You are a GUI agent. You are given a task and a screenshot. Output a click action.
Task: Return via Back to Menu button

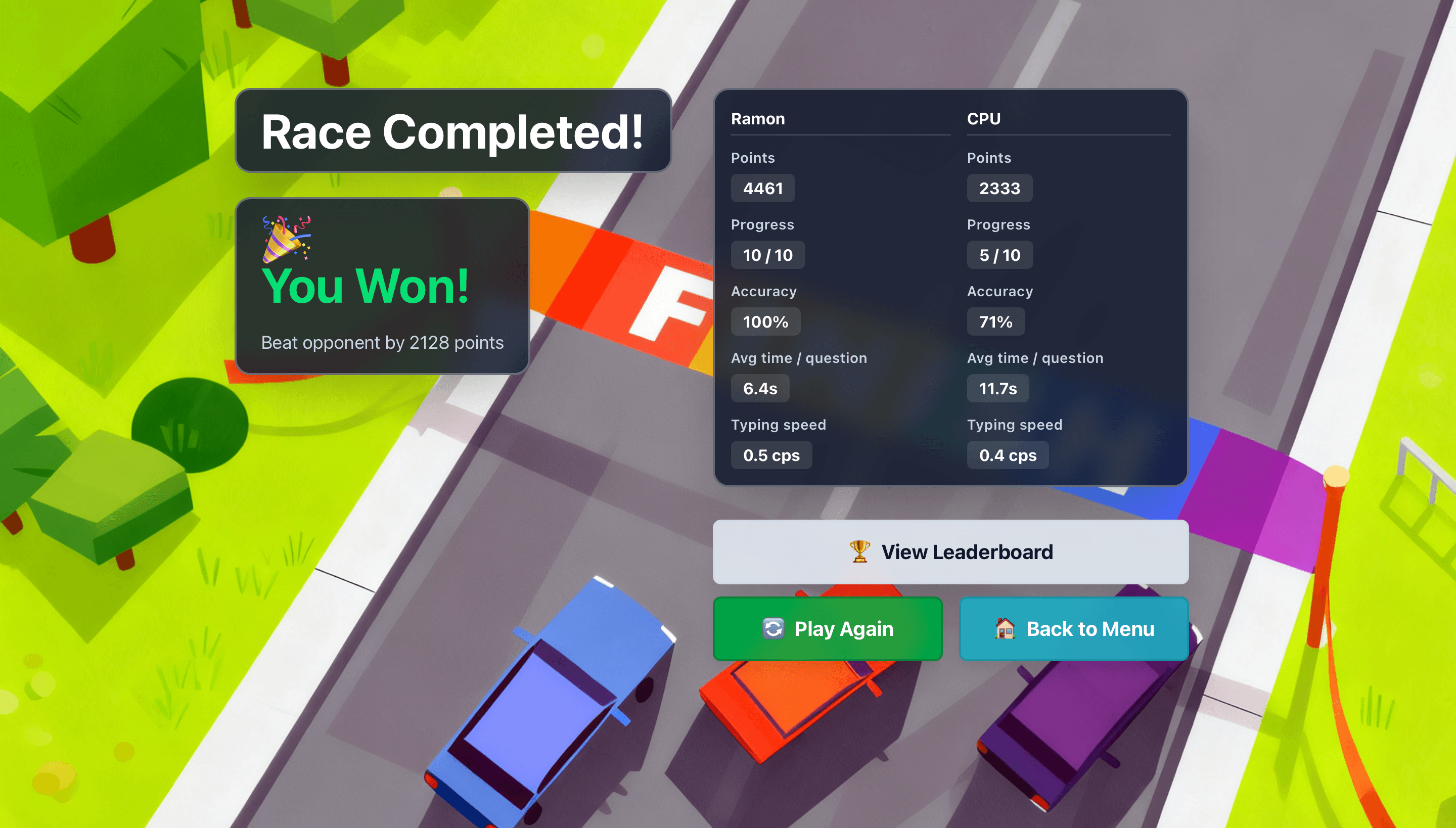(x=1074, y=628)
